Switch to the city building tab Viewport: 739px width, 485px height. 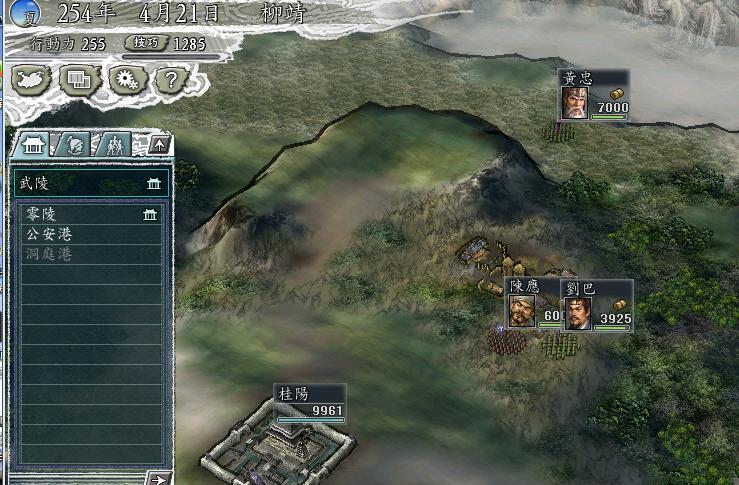pos(31,144)
